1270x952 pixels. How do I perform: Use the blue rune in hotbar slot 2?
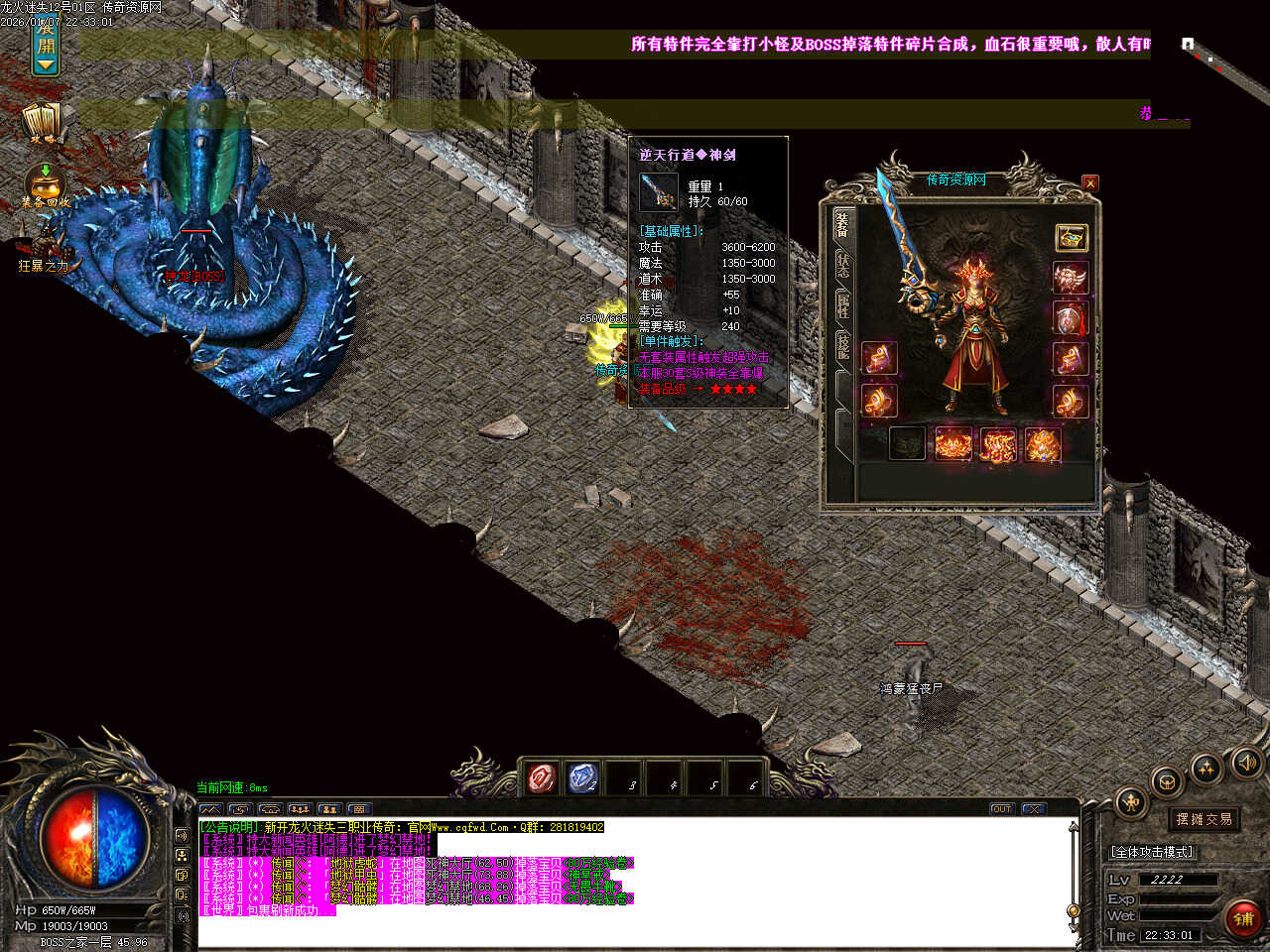point(583,778)
